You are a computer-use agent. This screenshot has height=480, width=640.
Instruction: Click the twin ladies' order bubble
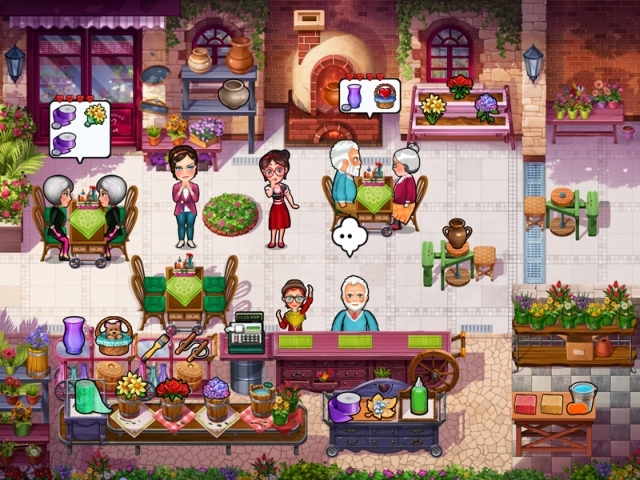[79, 127]
